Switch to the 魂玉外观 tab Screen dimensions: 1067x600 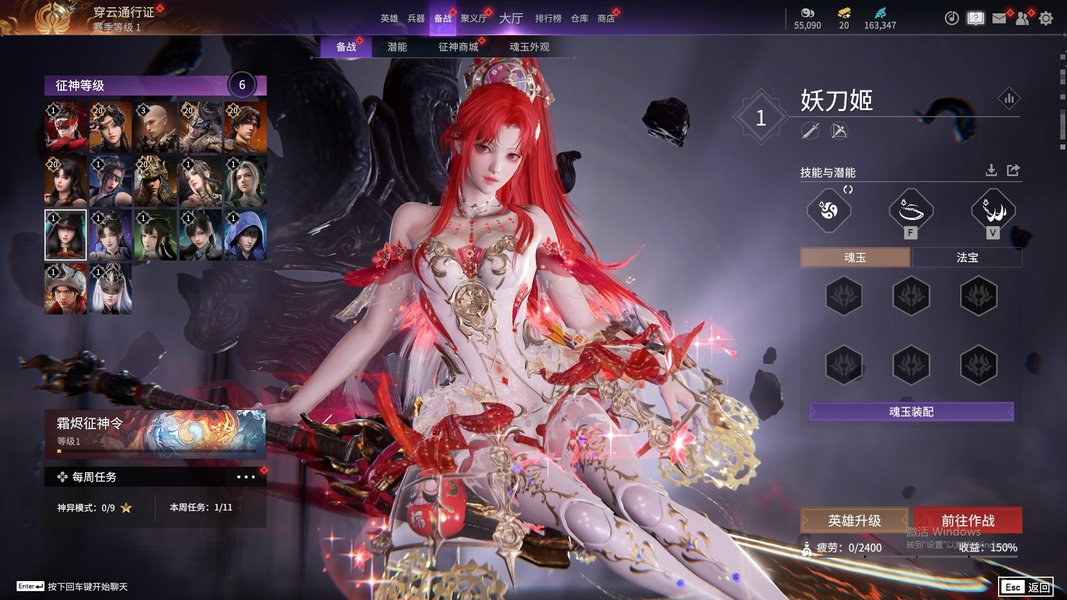(529, 47)
